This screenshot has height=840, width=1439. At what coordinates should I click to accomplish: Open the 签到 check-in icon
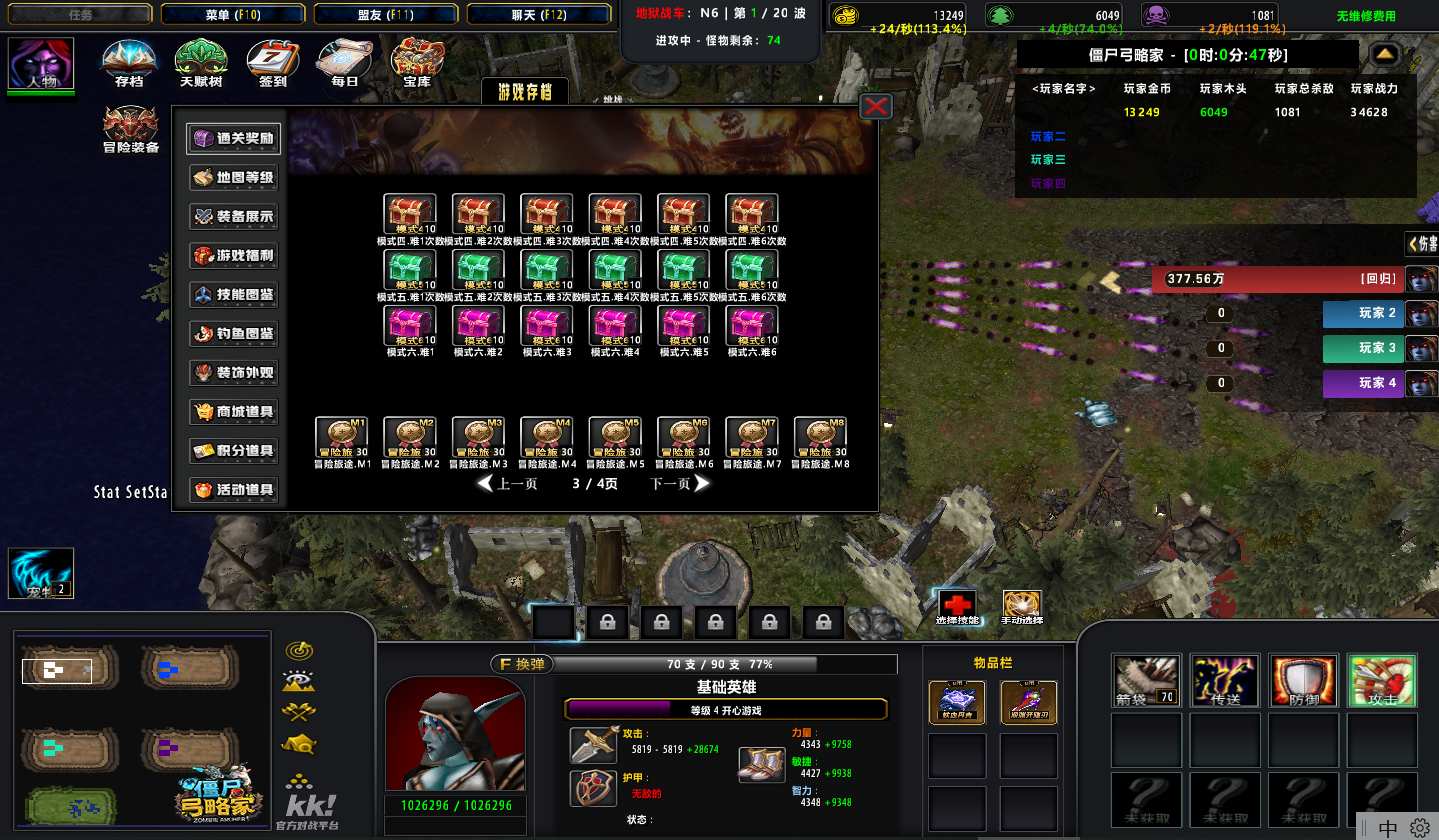point(272,63)
